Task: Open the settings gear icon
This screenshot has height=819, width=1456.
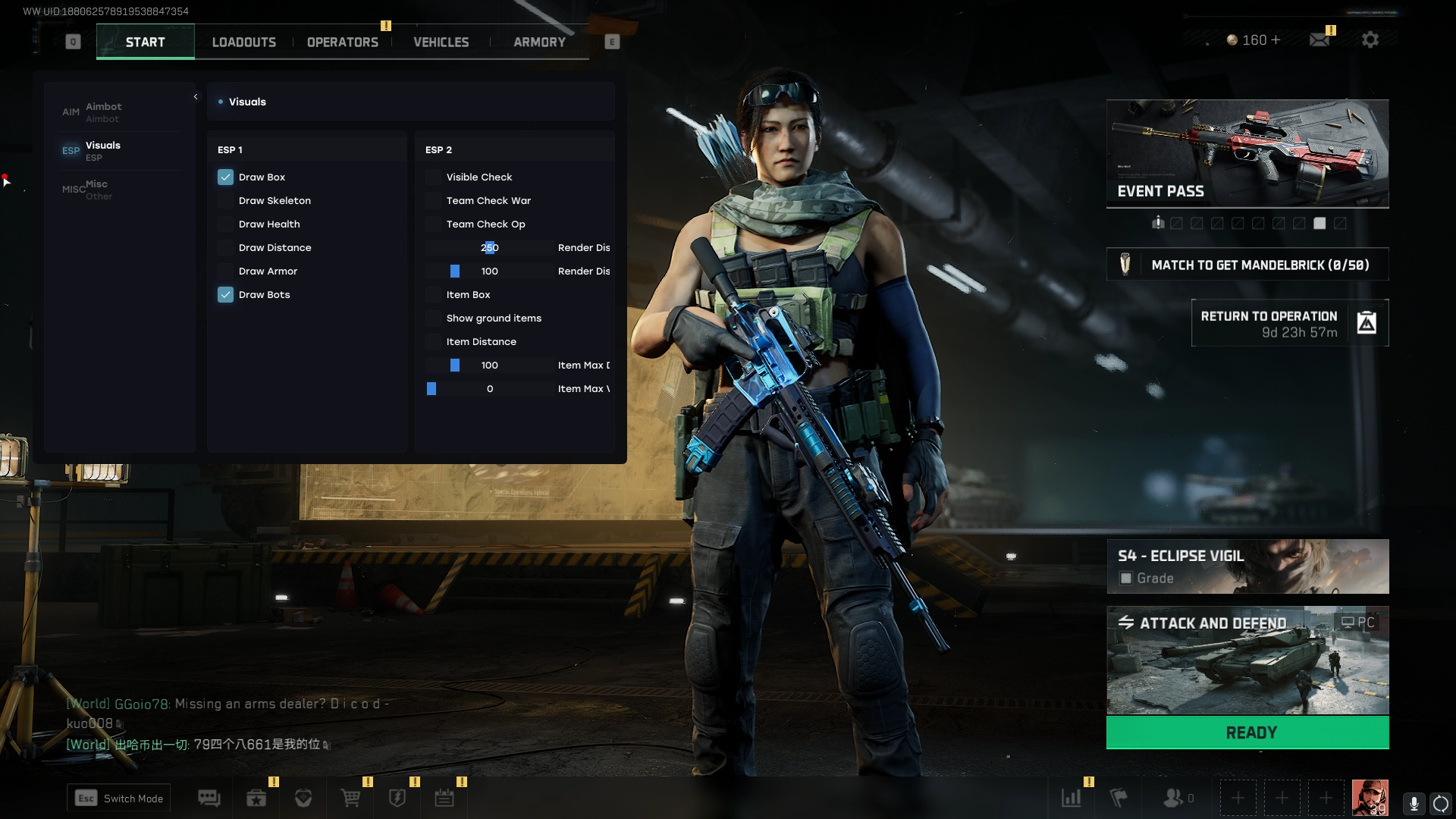Action: pos(1370,39)
